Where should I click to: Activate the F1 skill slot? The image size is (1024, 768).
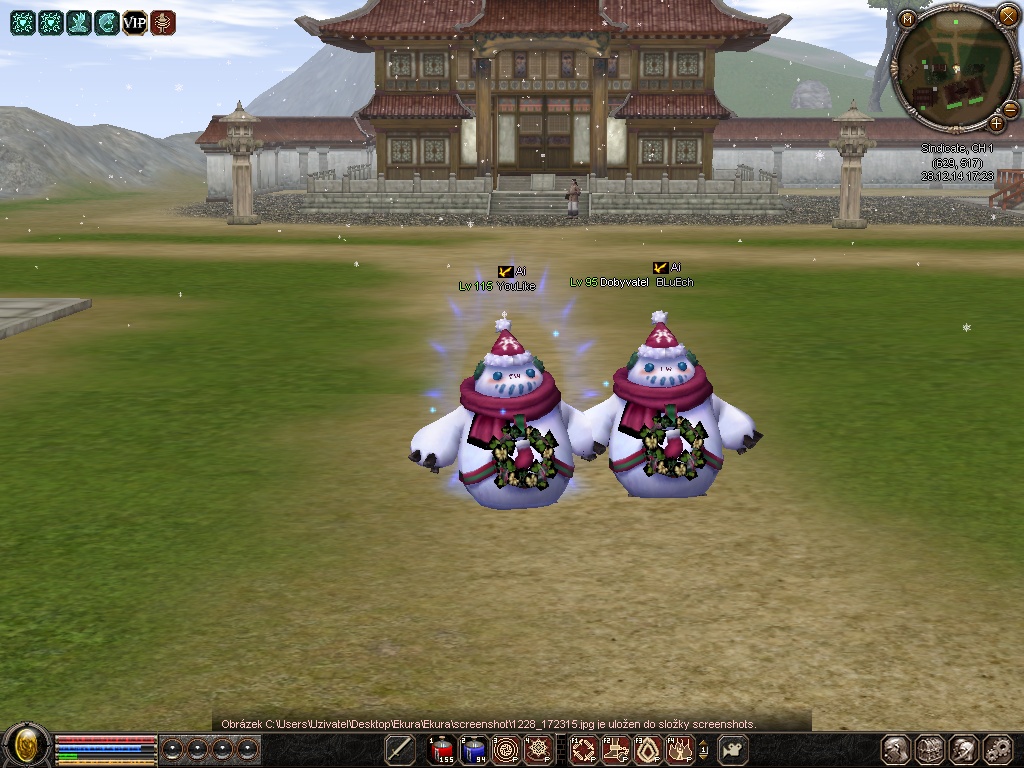pyautogui.click(x=583, y=750)
